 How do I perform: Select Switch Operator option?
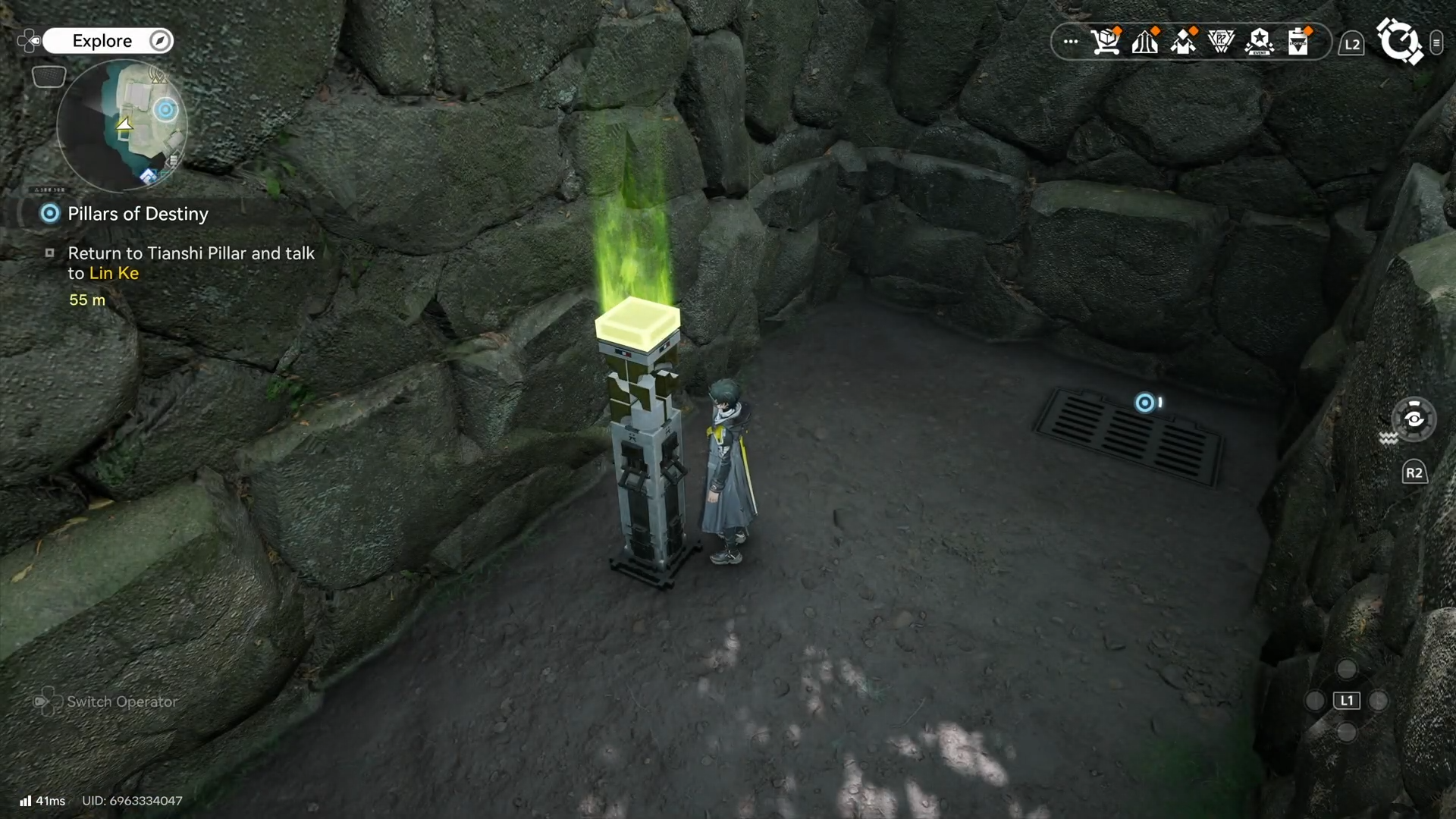click(121, 702)
